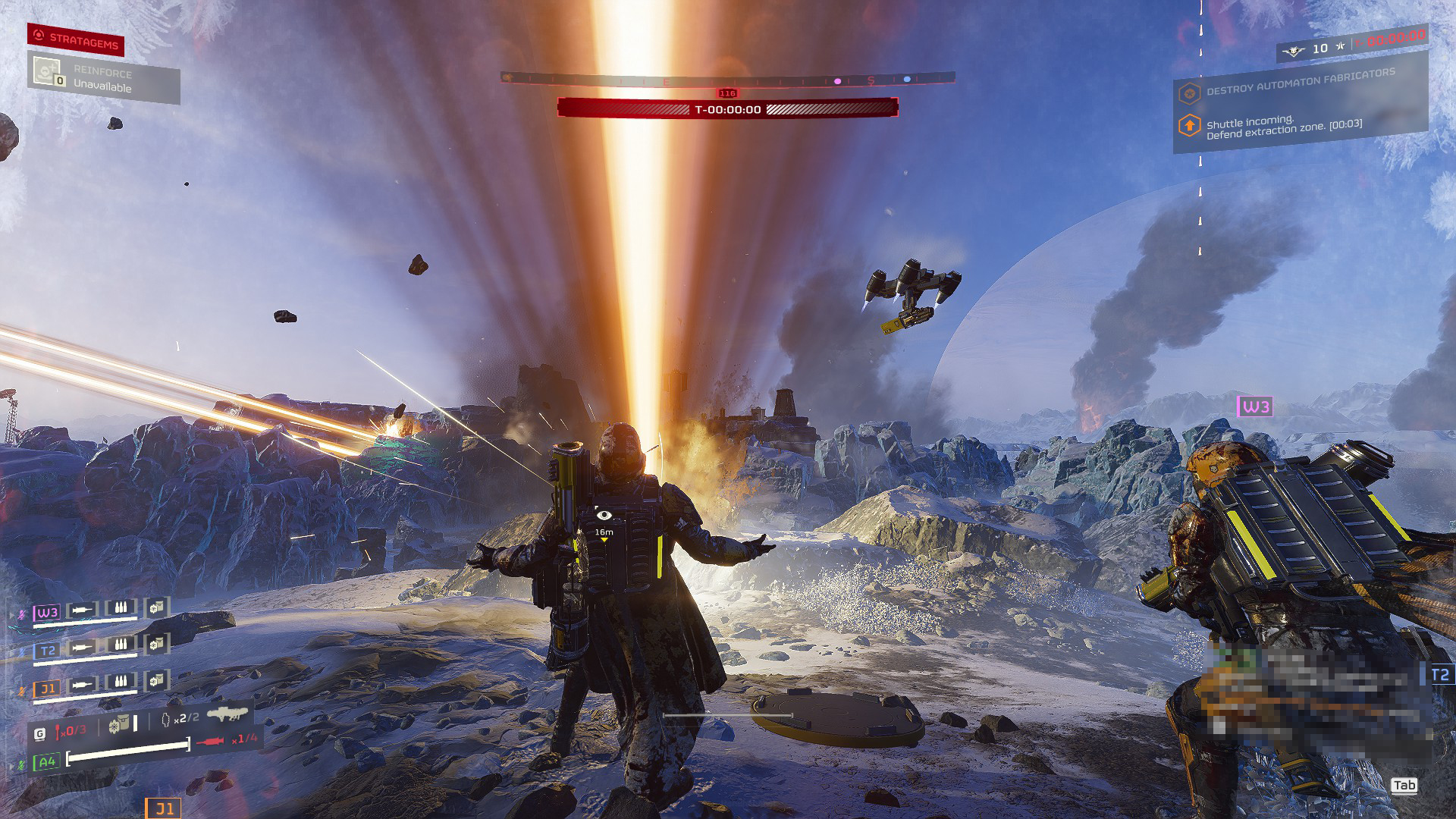
Task: Click the eye ping marker showing 16m
Action: 604,516
